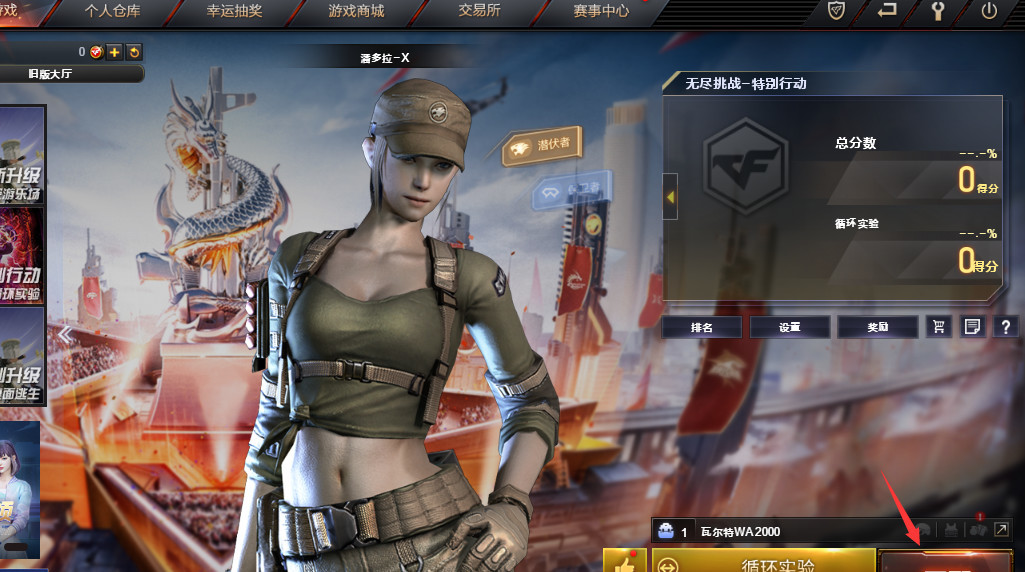Open the 赛事中心 tournament center tab
The height and width of the screenshot is (572, 1025).
tap(601, 12)
